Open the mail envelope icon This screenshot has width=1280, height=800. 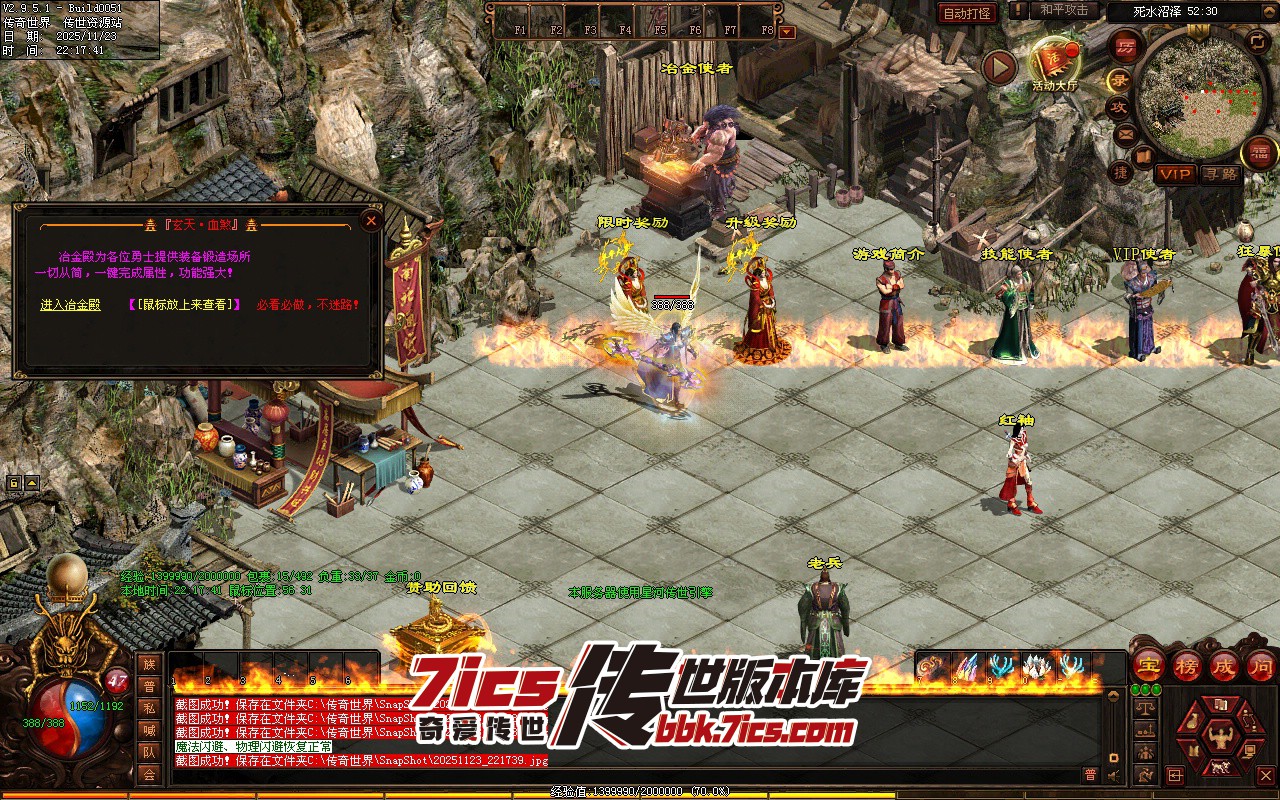pyautogui.click(x=1126, y=133)
